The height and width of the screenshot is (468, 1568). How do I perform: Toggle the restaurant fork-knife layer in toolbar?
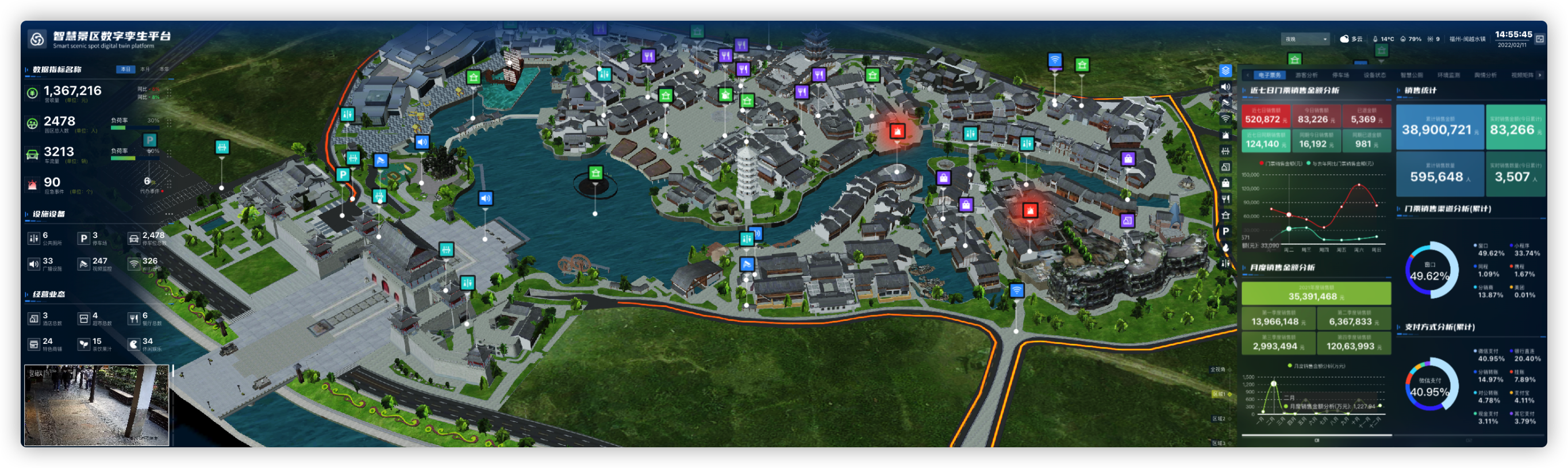pyautogui.click(x=1226, y=199)
